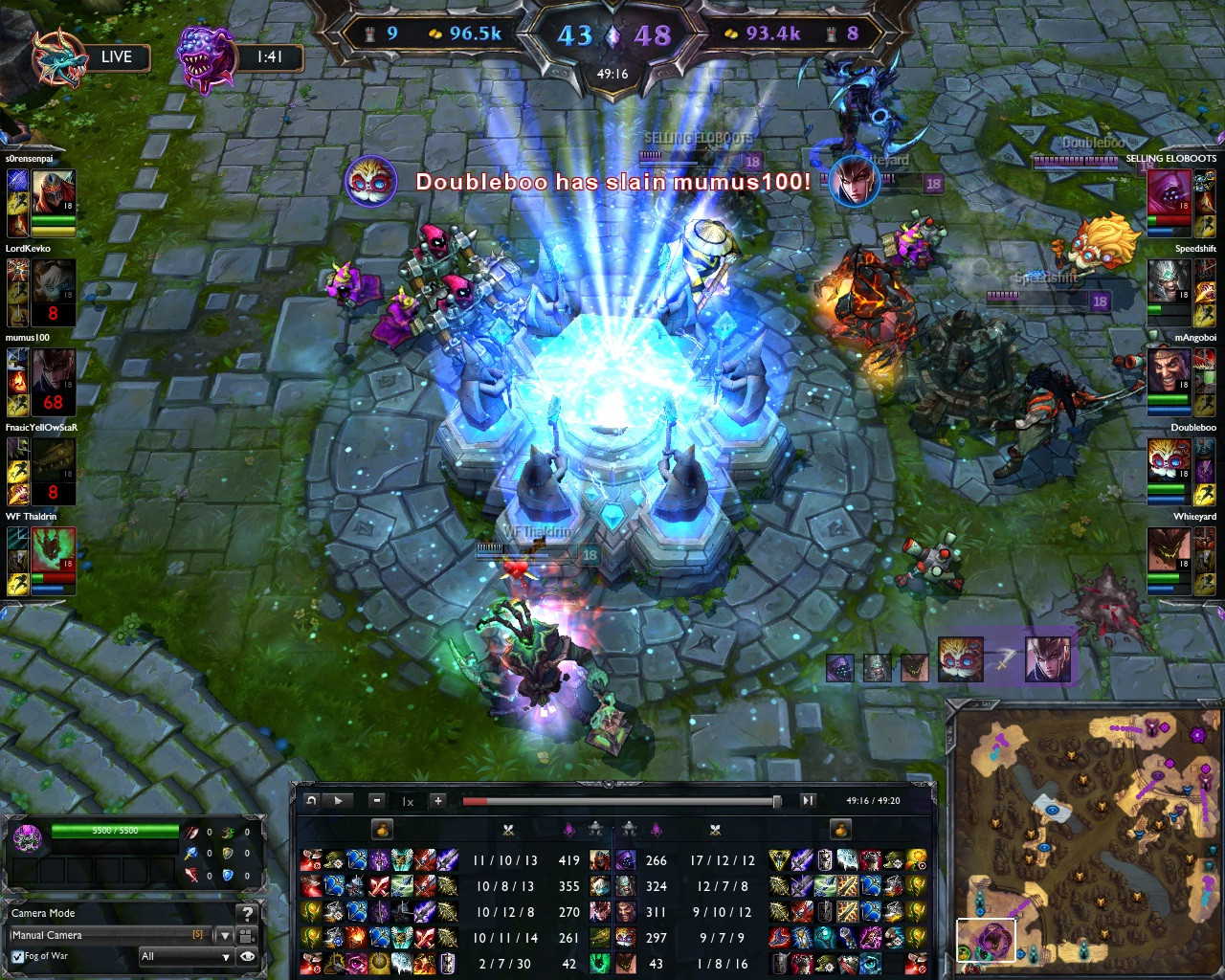Select s0rensenpai's champion portrait
1225x980 pixels.
pos(54,192)
